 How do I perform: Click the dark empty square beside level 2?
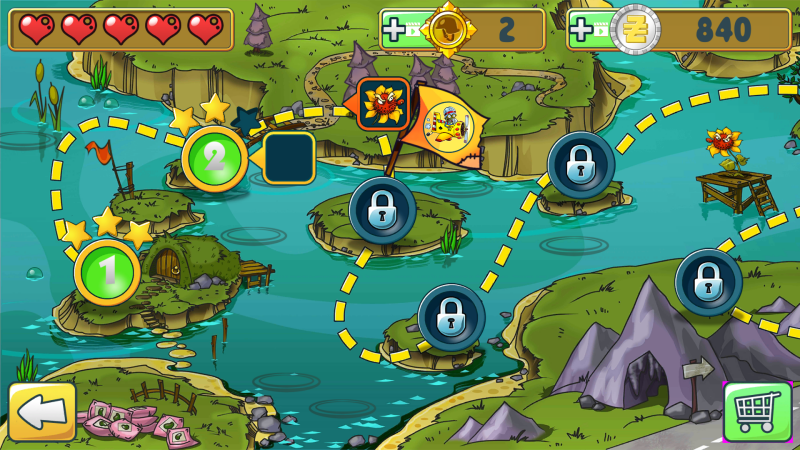(289, 158)
